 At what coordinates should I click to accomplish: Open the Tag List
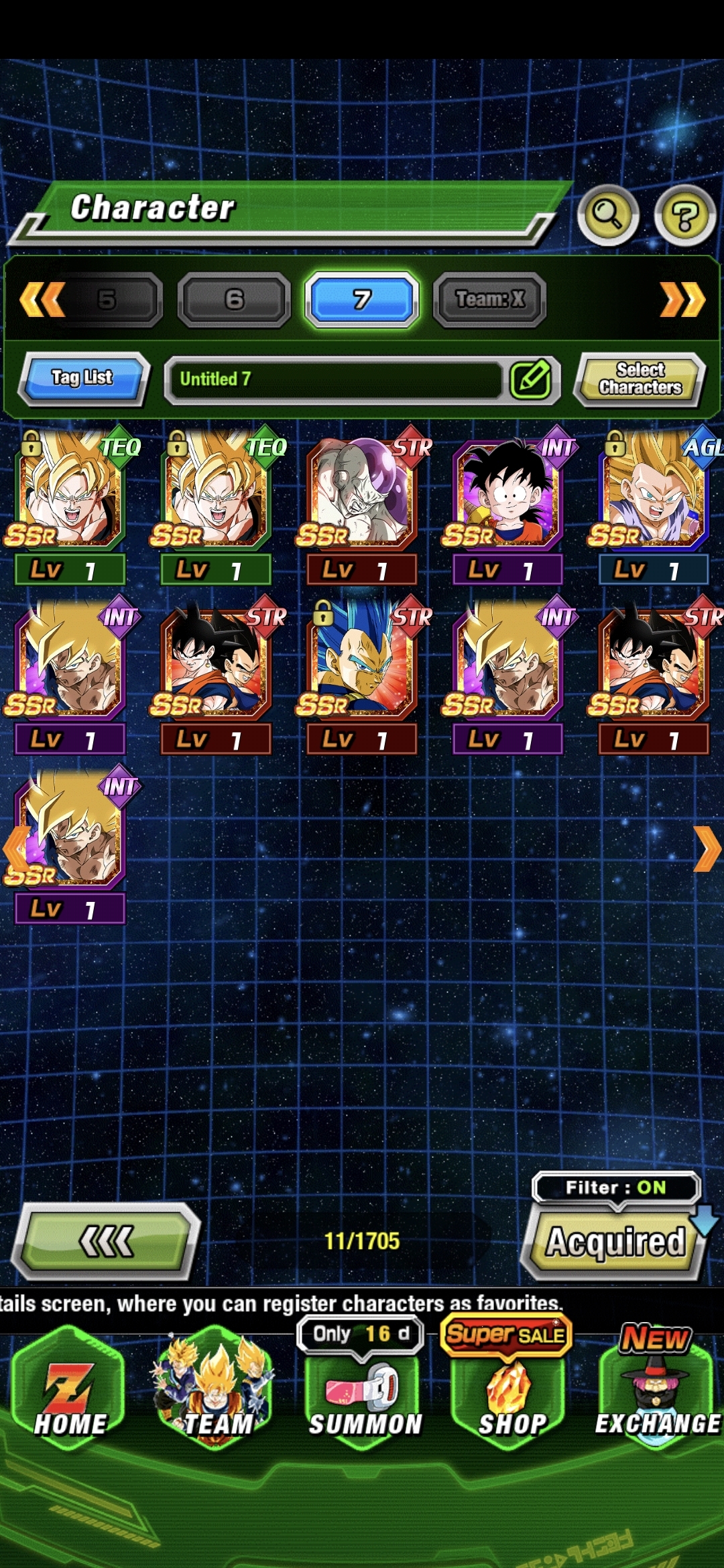coord(82,378)
